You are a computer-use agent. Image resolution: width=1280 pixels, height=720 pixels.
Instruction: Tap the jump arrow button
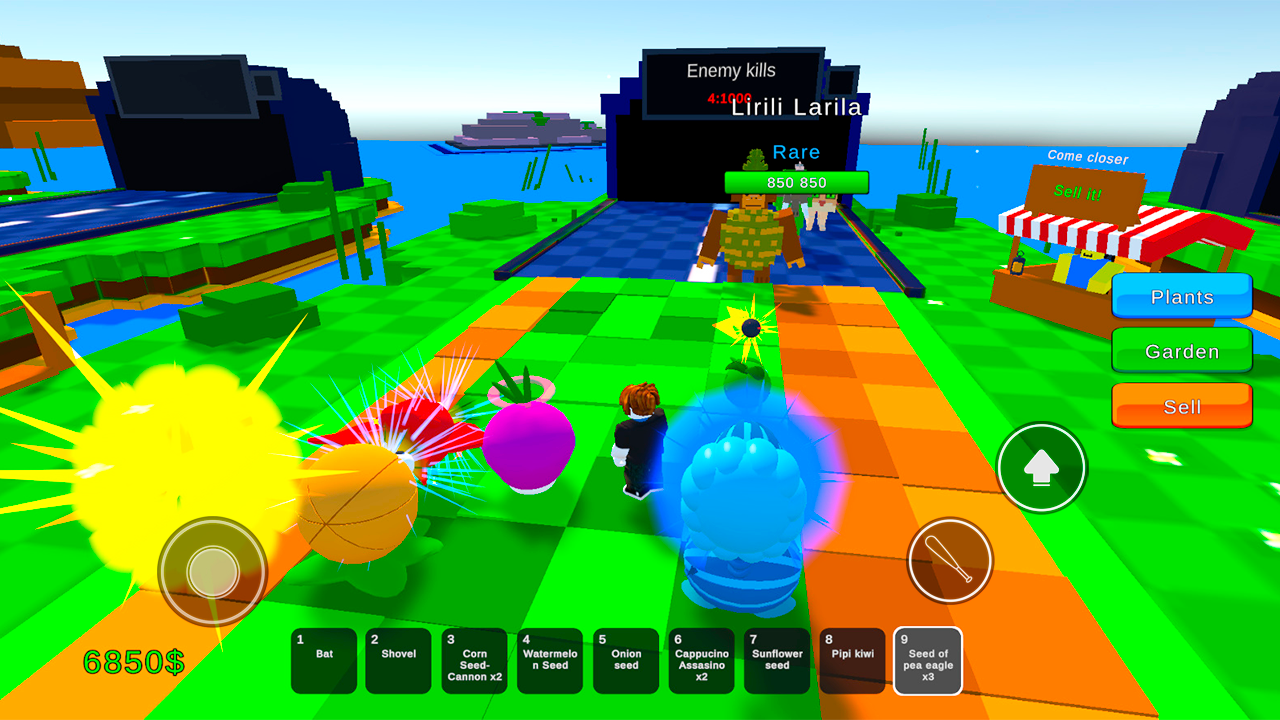(1041, 467)
